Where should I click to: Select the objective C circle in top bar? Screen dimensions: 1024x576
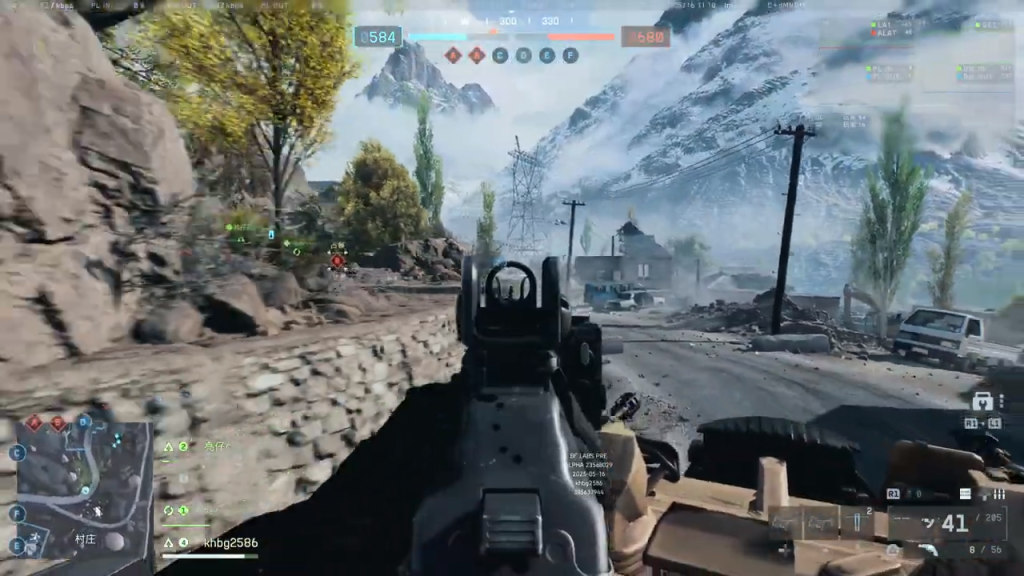pyautogui.click(x=500, y=56)
